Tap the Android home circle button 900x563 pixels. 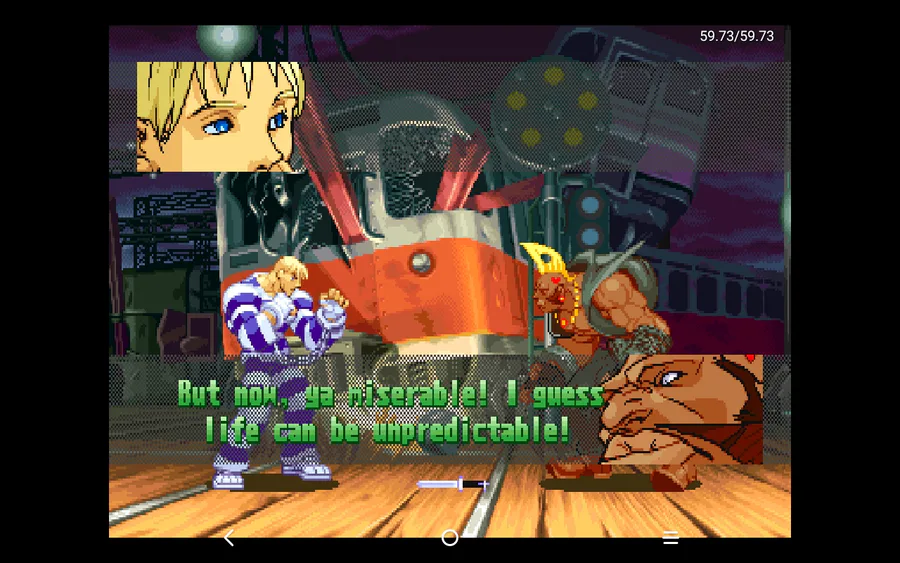coord(450,538)
